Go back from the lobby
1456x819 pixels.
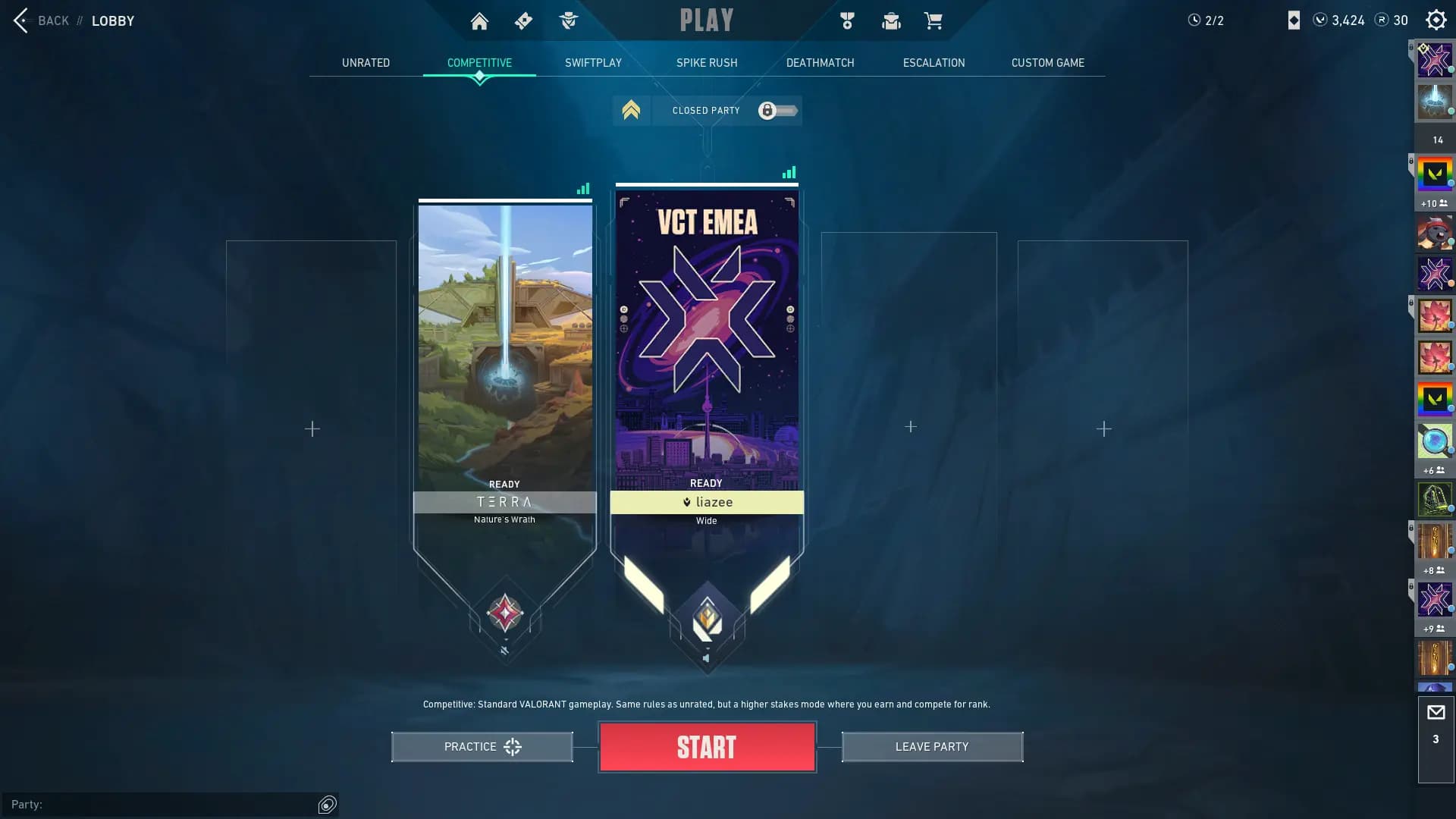[42, 20]
